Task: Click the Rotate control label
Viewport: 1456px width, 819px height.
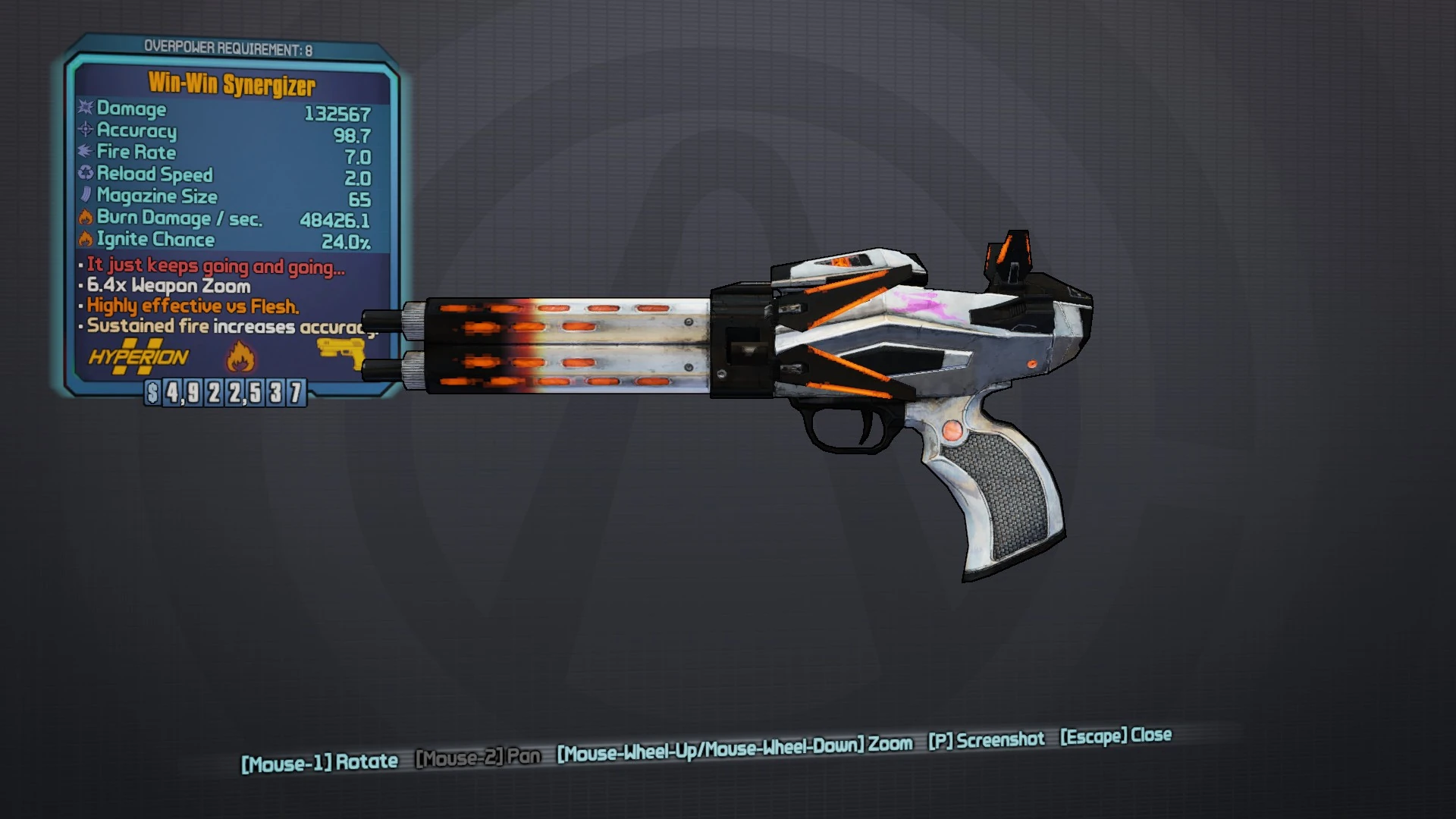Action: pos(320,760)
